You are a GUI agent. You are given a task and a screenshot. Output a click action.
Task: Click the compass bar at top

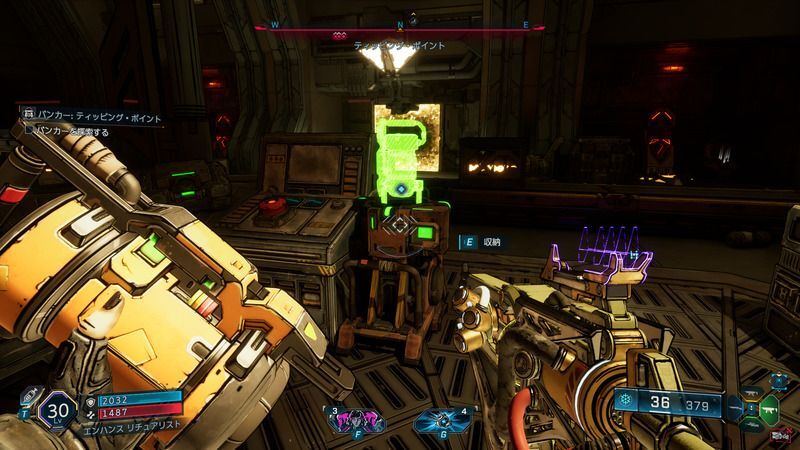click(400, 28)
